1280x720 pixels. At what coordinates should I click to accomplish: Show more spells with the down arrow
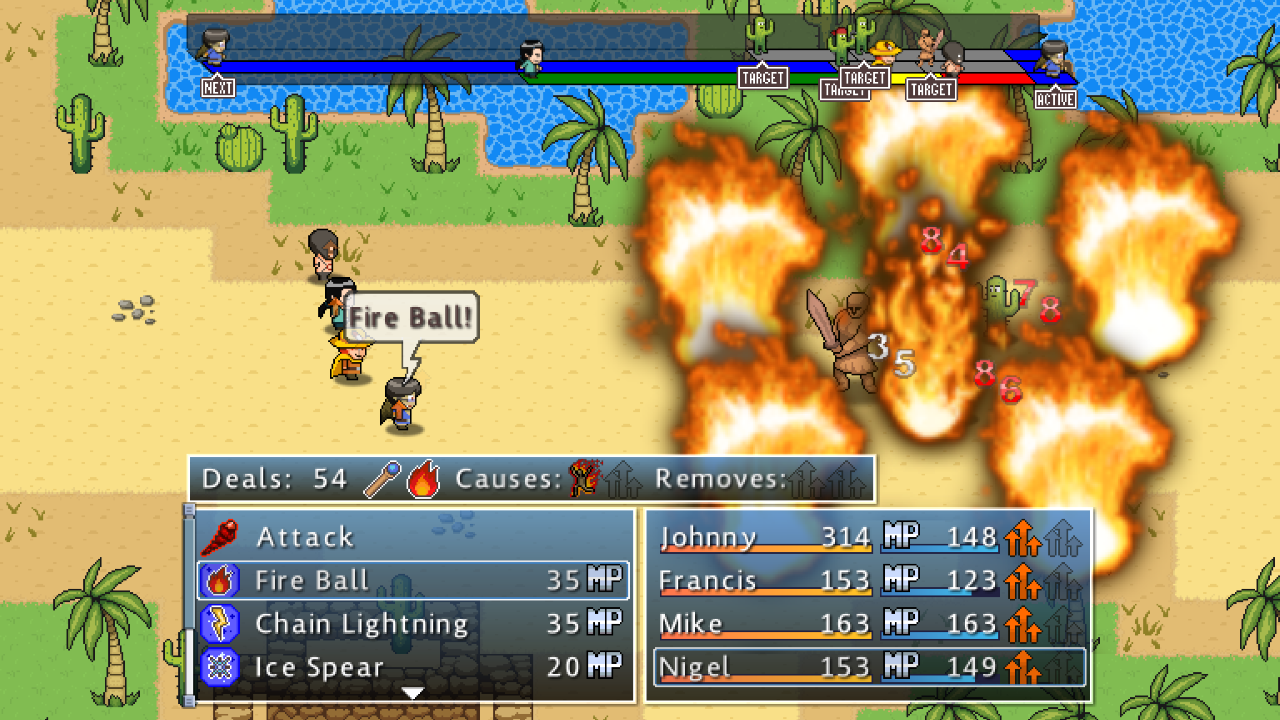point(413,692)
